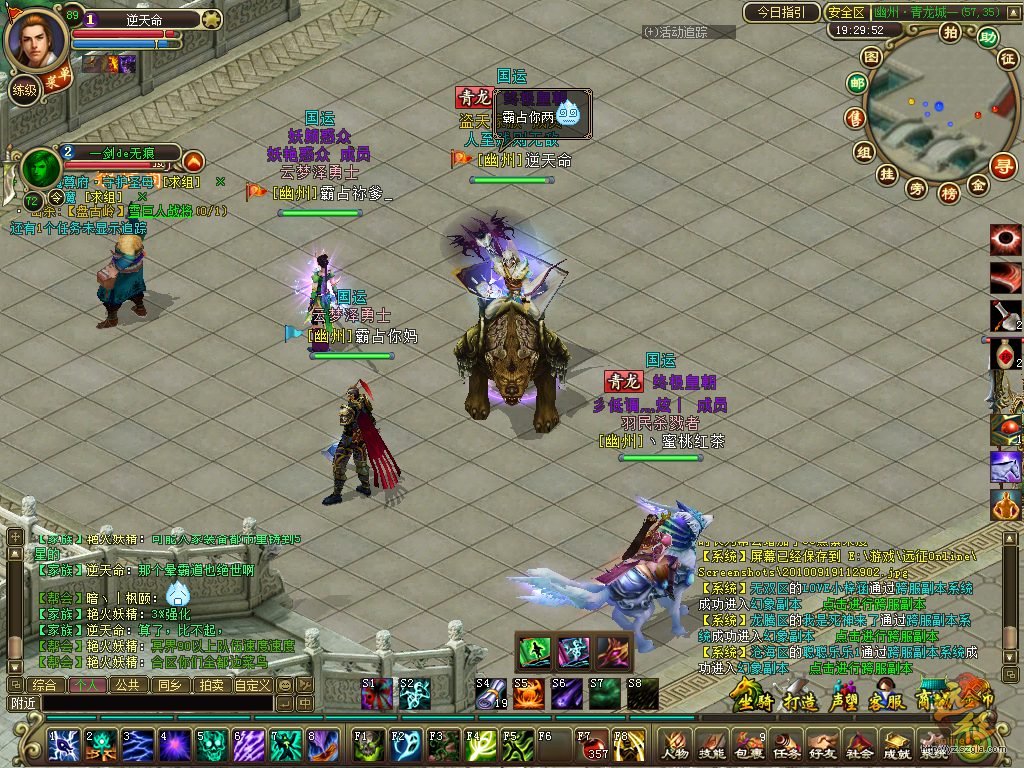Open the 拍 auction button by minimap
The width and height of the screenshot is (1024, 768).
click(950, 33)
